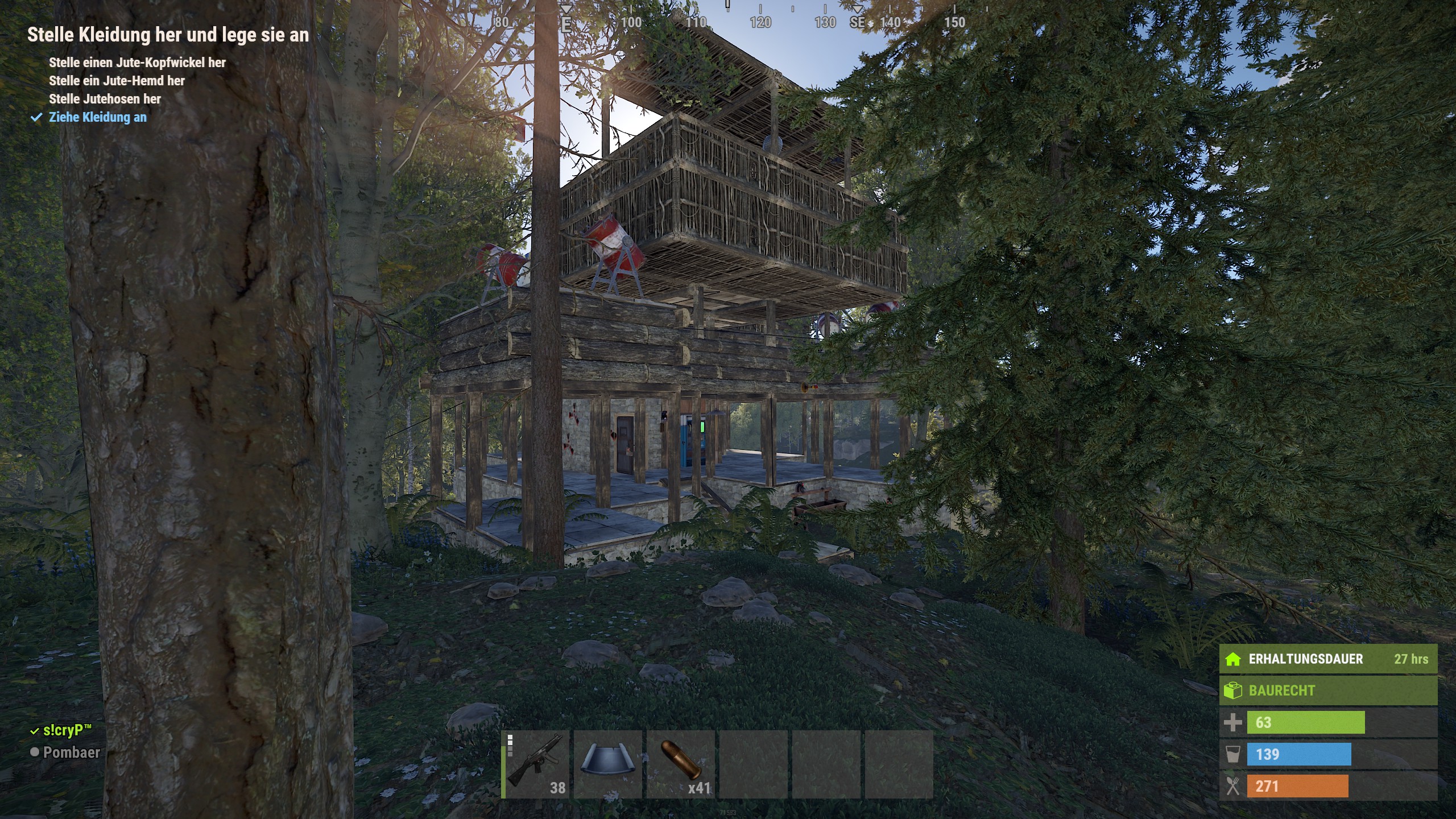Select team member s!cryP in team list
Screen dimensions: 1456x819
(67, 730)
